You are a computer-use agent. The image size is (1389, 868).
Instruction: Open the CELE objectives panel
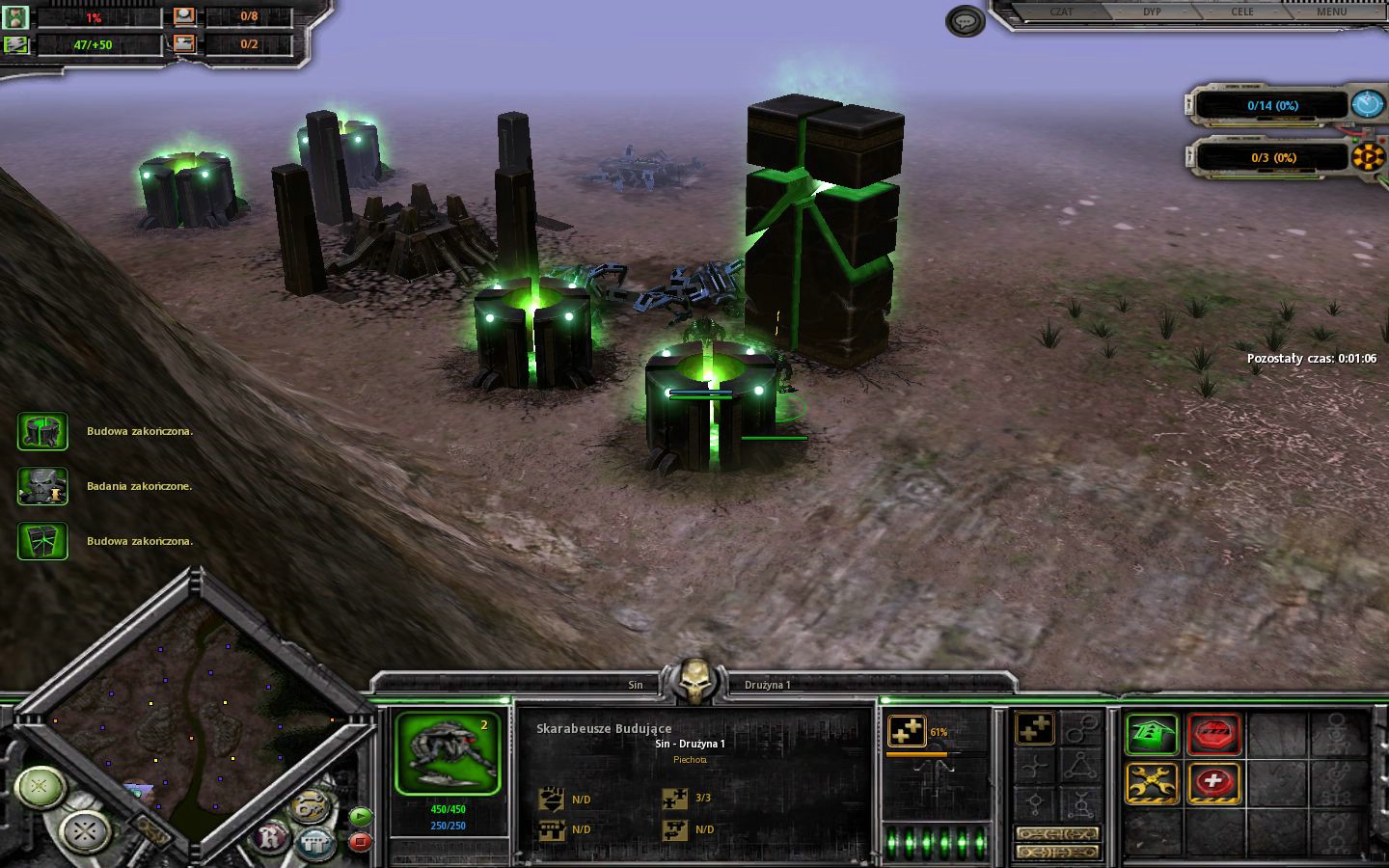point(1242,13)
